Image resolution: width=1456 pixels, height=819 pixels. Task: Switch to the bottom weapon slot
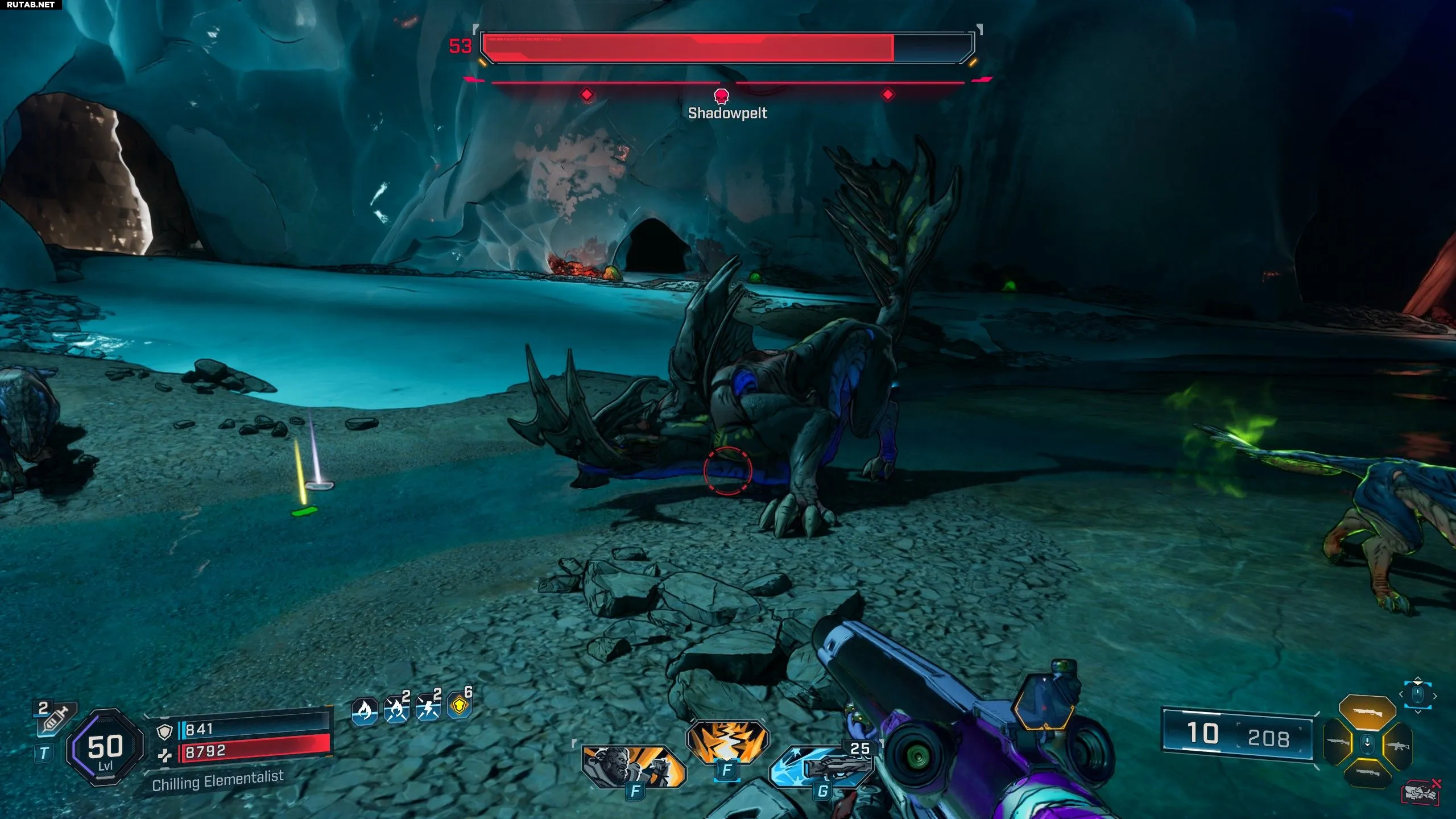(x=1367, y=773)
